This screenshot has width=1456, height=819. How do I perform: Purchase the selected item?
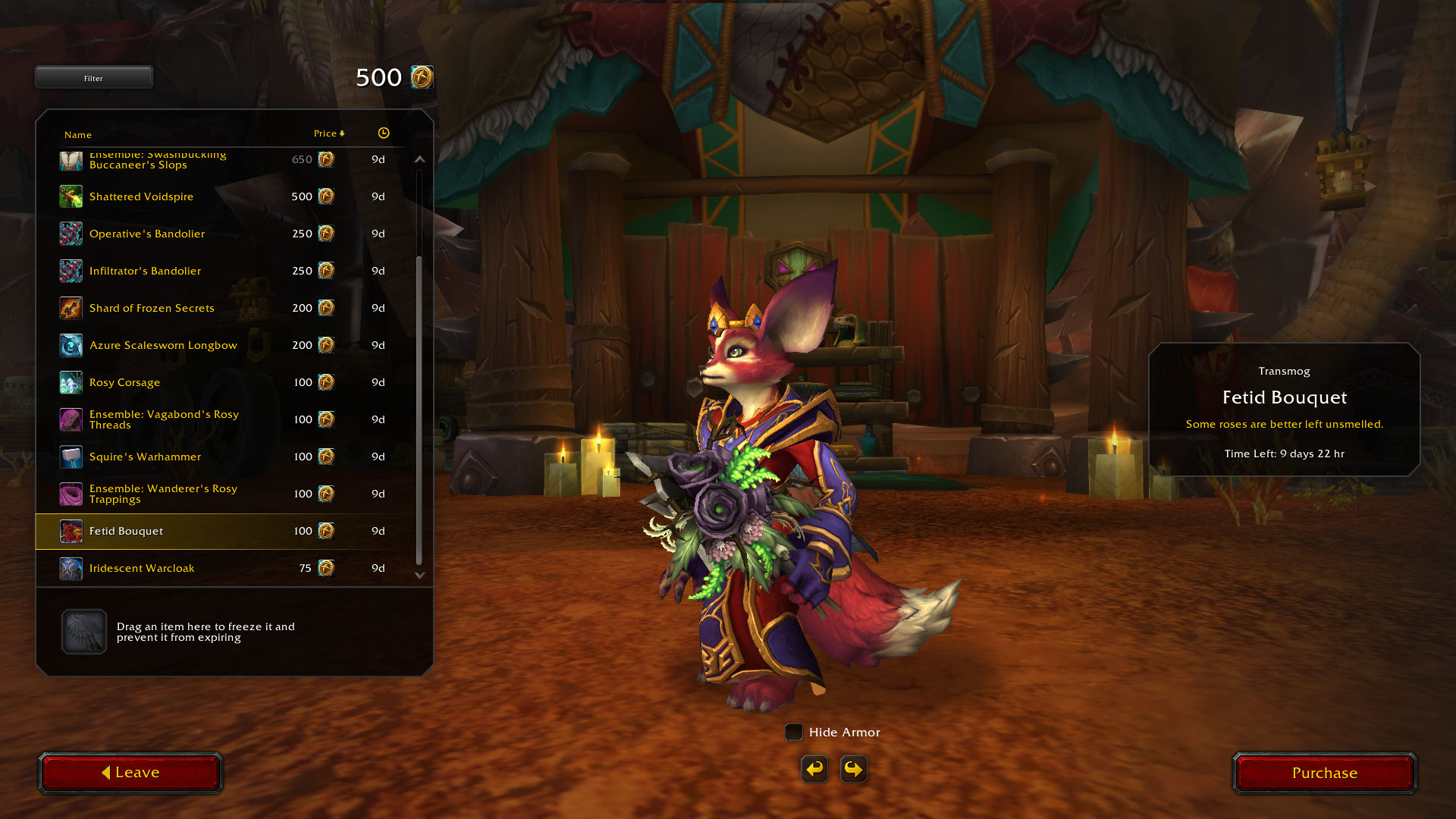pos(1324,773)
